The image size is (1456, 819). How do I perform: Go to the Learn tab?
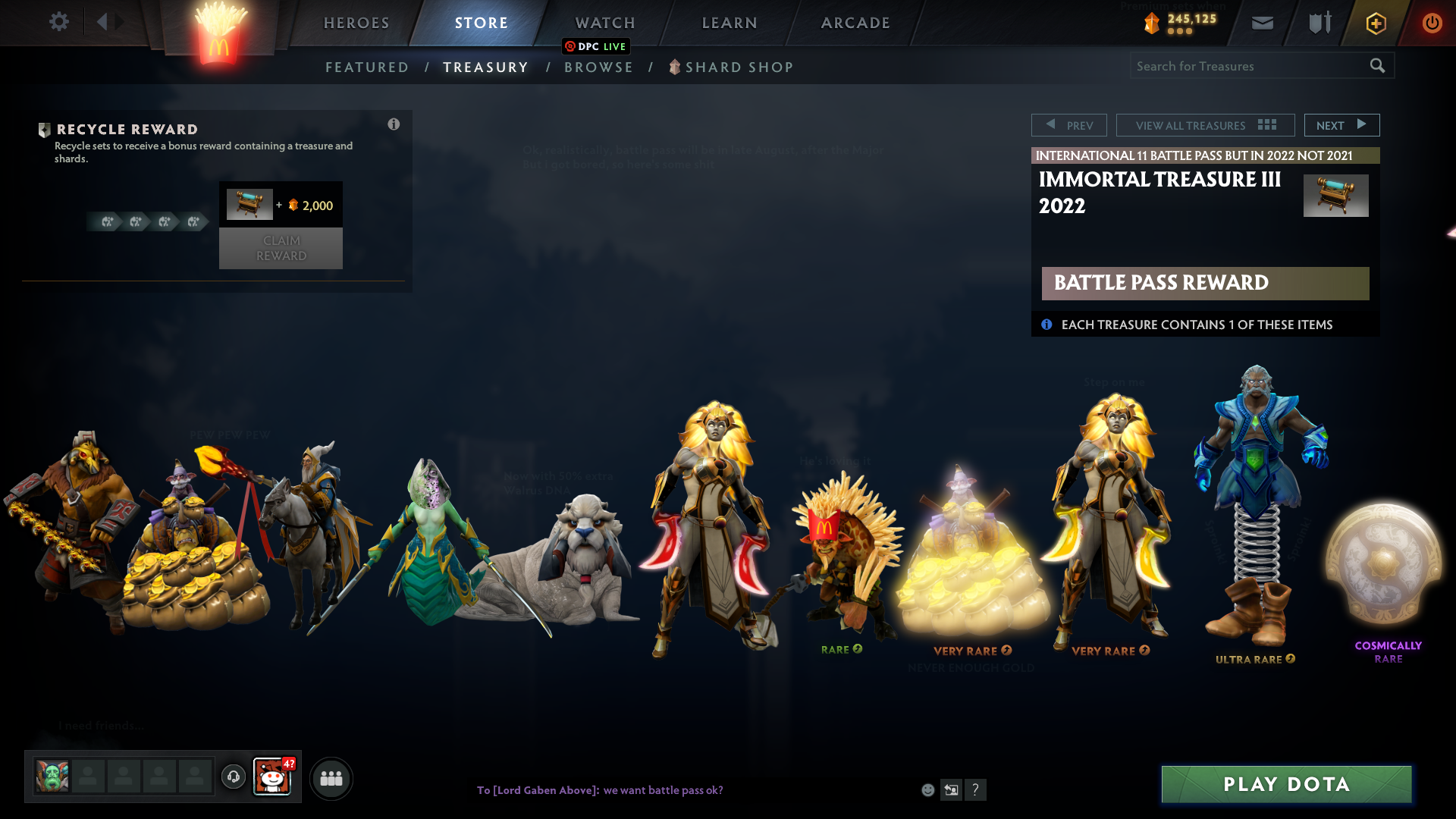pos(730,23)
